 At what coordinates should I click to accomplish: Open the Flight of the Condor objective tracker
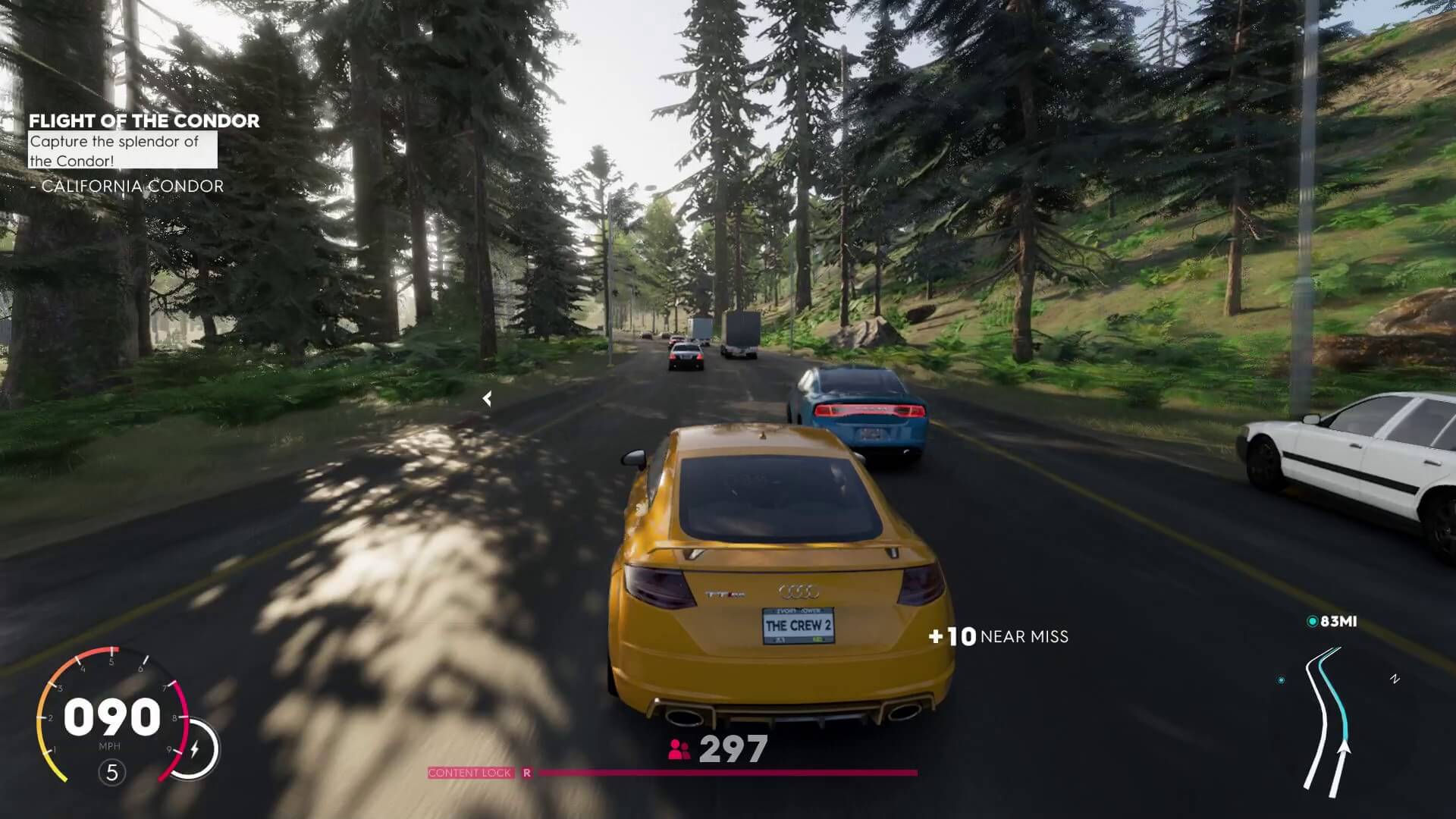pyautogui.click(x=144, y=121)
